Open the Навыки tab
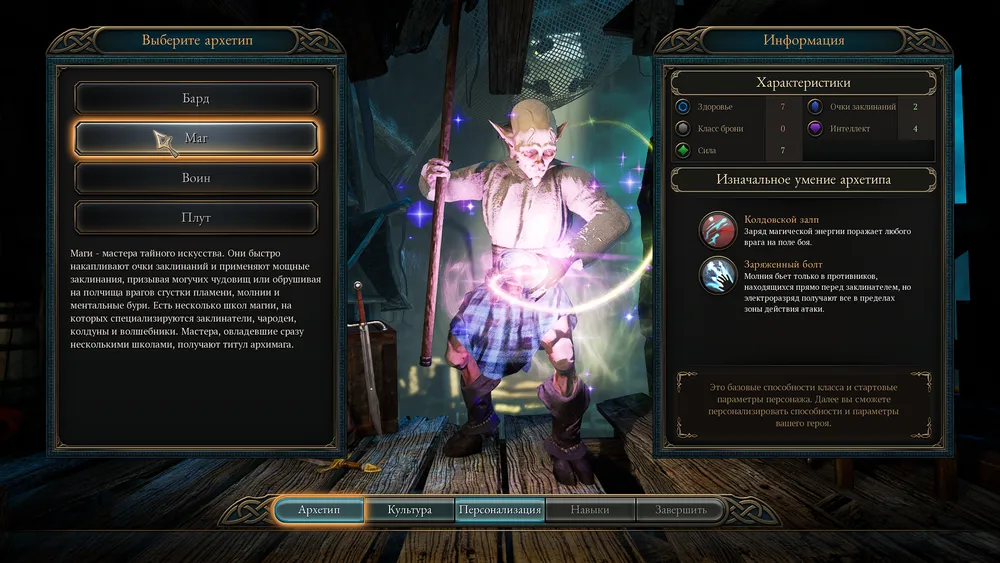 tap(590, 510)
